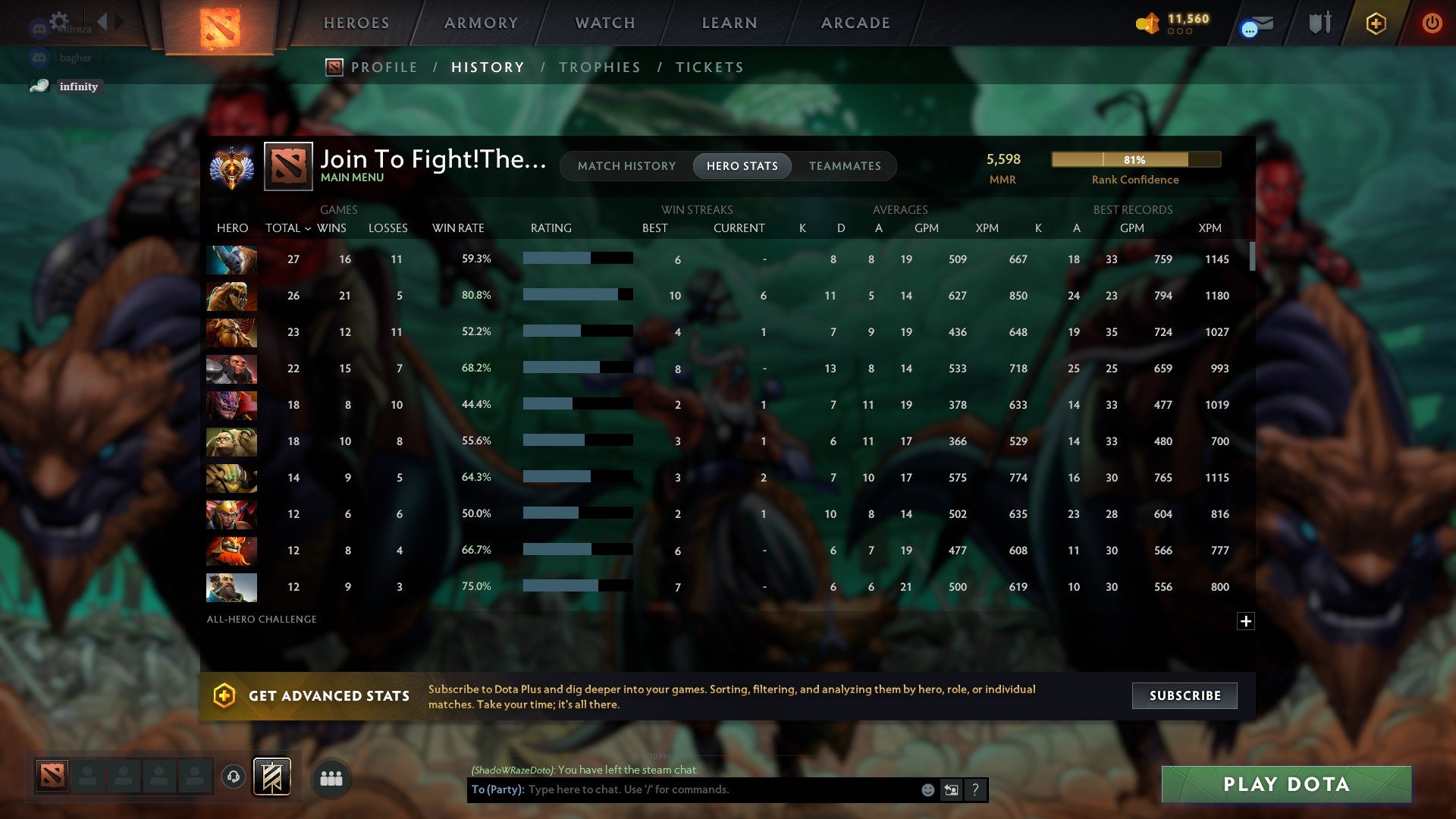Open the emoji picker in the chat bar
Screen dimensions: 1456x819
(x=927, y=789)
